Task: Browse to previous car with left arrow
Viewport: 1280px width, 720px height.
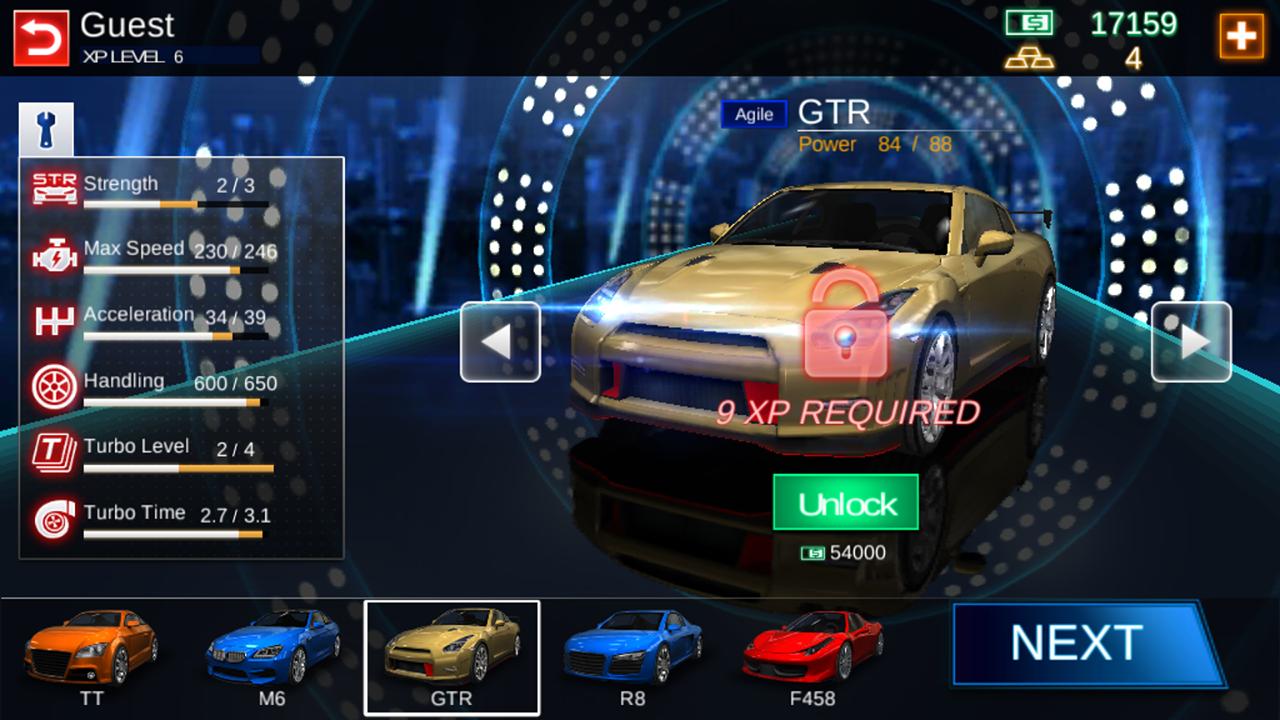Action: 500,342
